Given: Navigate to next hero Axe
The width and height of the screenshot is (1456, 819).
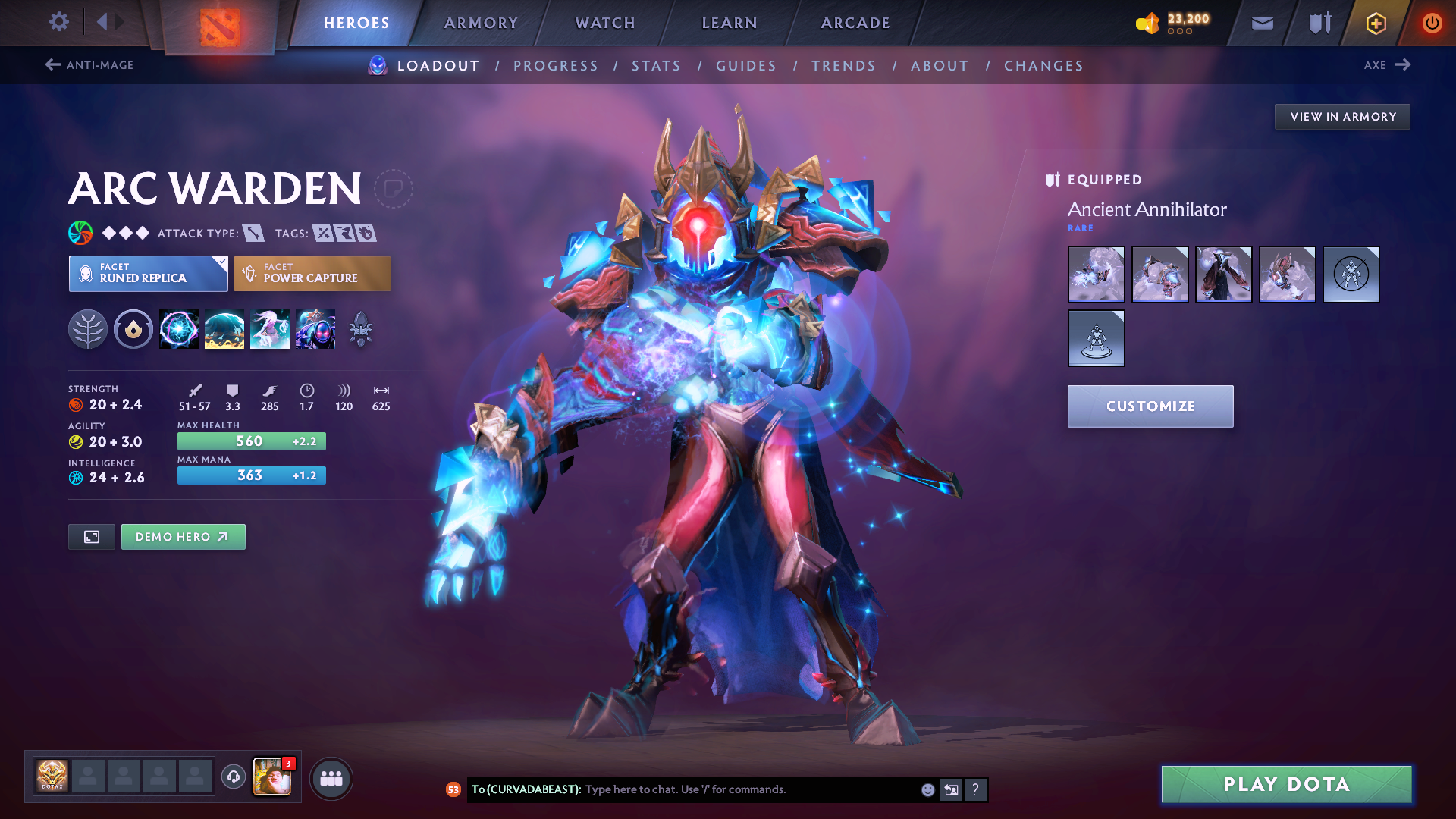Looking at the screenshot, I should [x=1387, y=65].
